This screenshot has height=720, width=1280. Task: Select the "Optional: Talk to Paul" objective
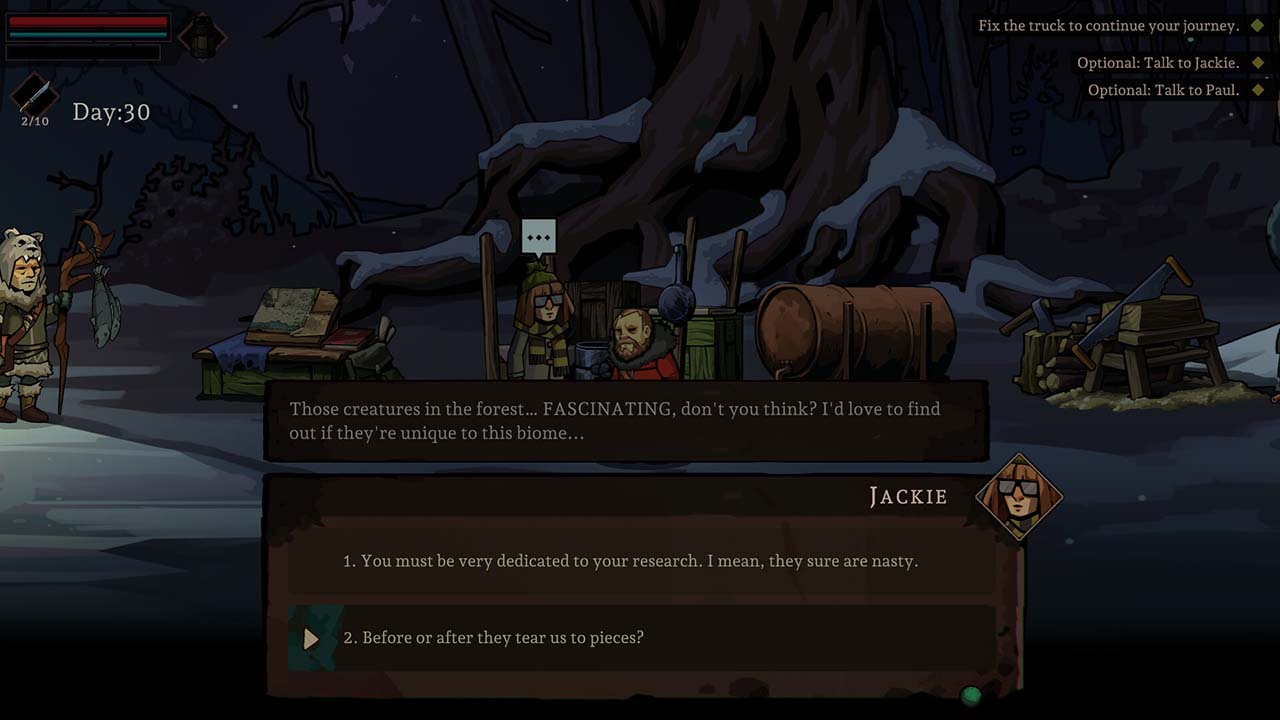tap(1163, 90)
